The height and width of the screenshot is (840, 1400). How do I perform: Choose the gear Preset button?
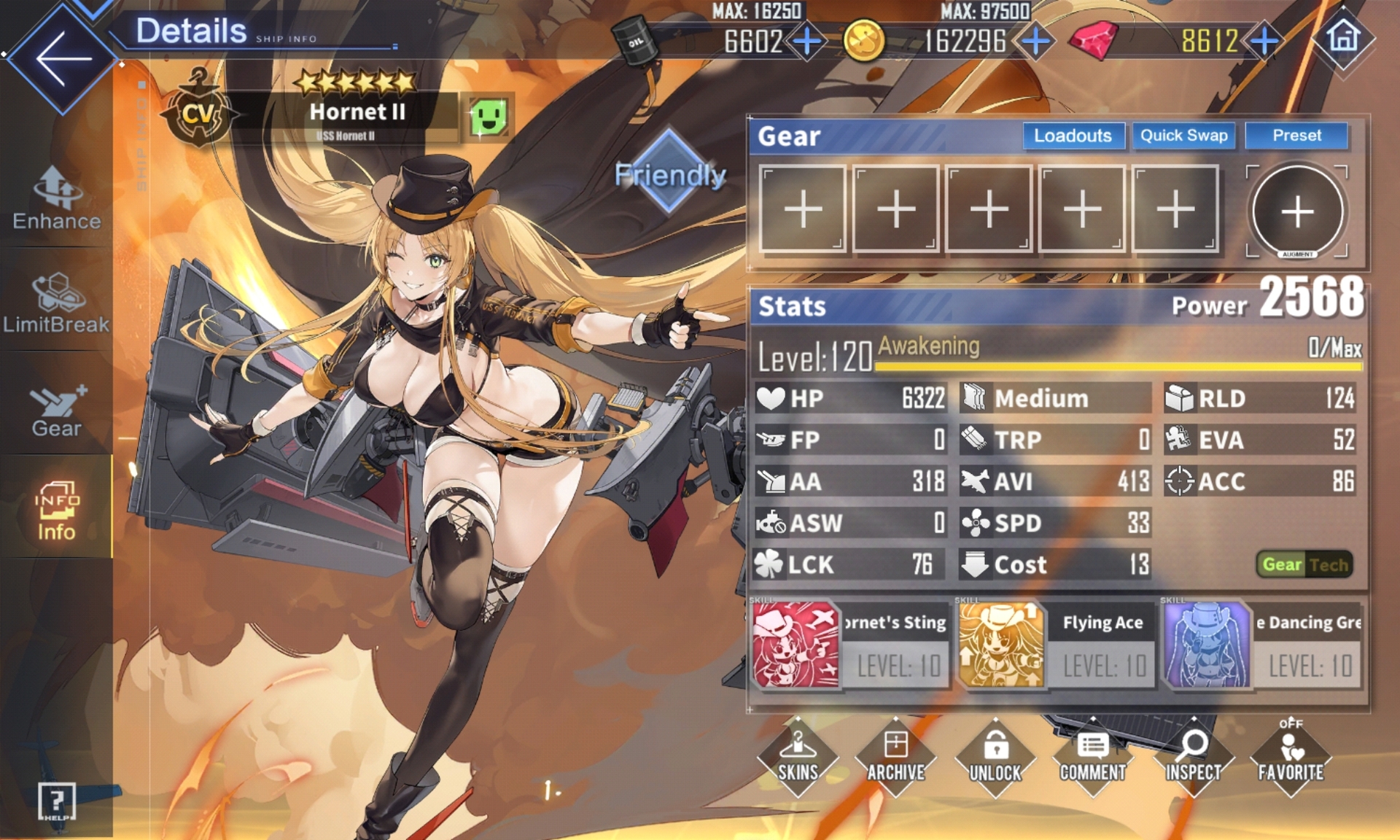[1296, 136]
